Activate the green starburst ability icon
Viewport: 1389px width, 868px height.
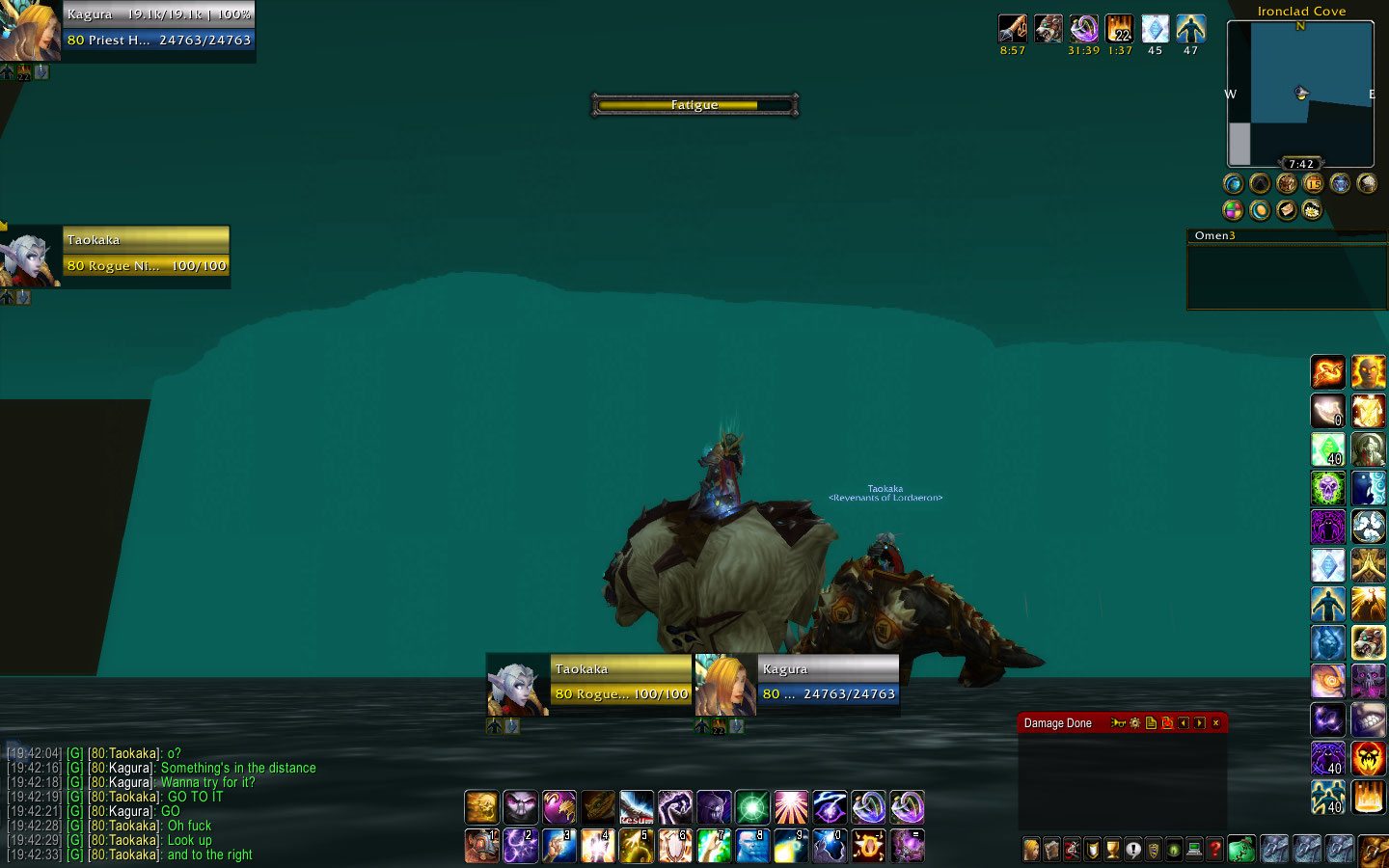pos(752,807)
